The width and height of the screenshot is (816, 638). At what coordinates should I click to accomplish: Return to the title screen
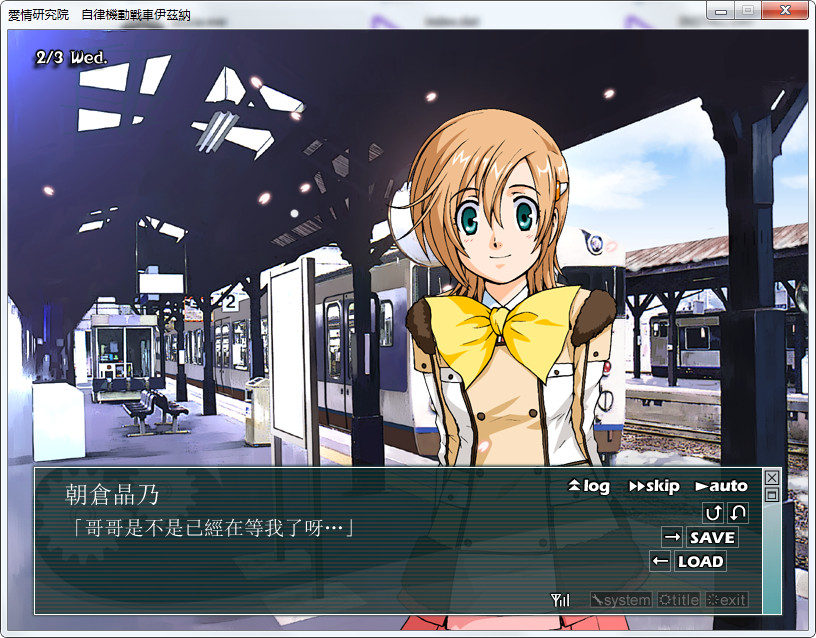678,600
